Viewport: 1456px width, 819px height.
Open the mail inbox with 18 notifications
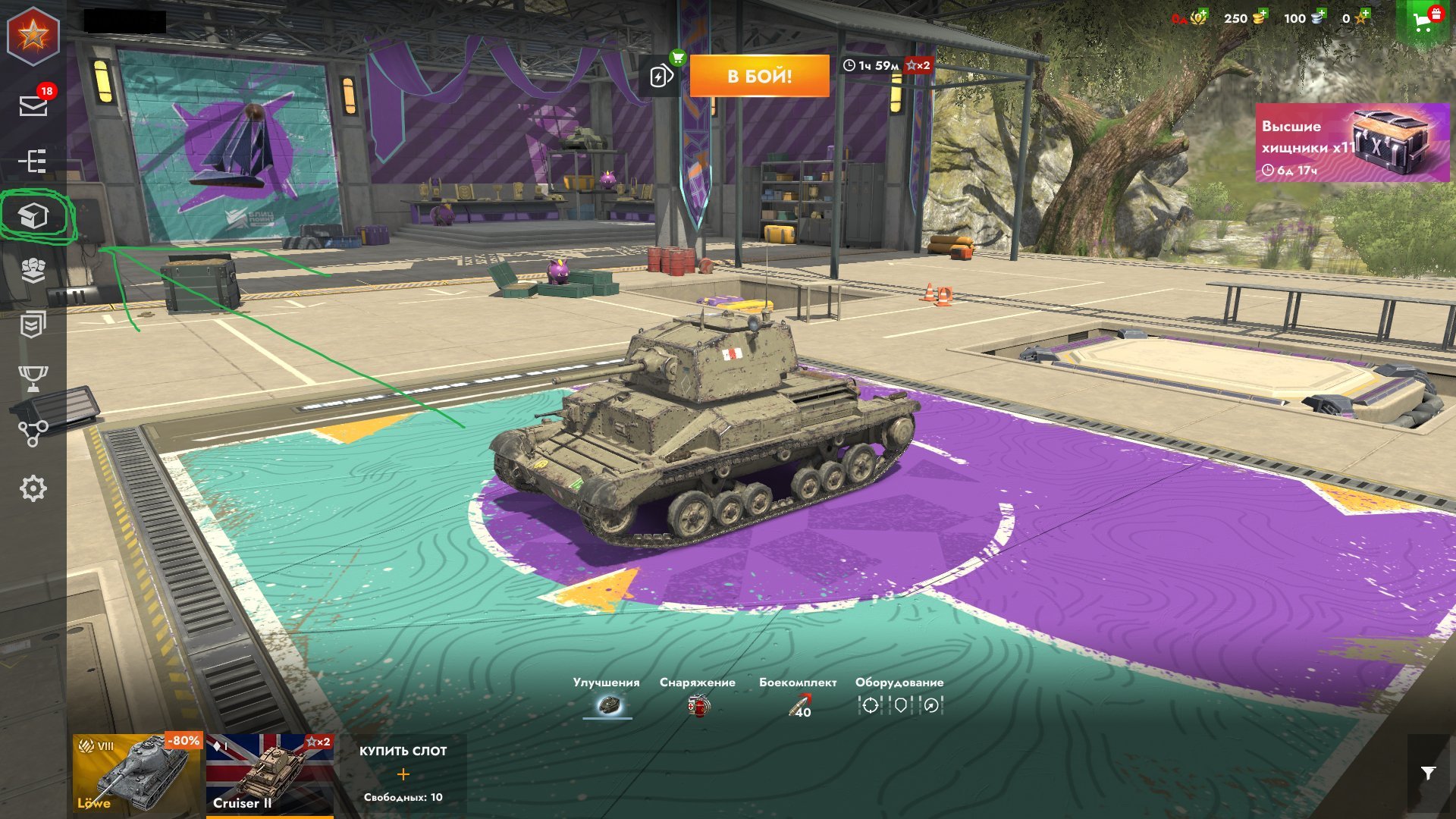[x=33, y=105]
